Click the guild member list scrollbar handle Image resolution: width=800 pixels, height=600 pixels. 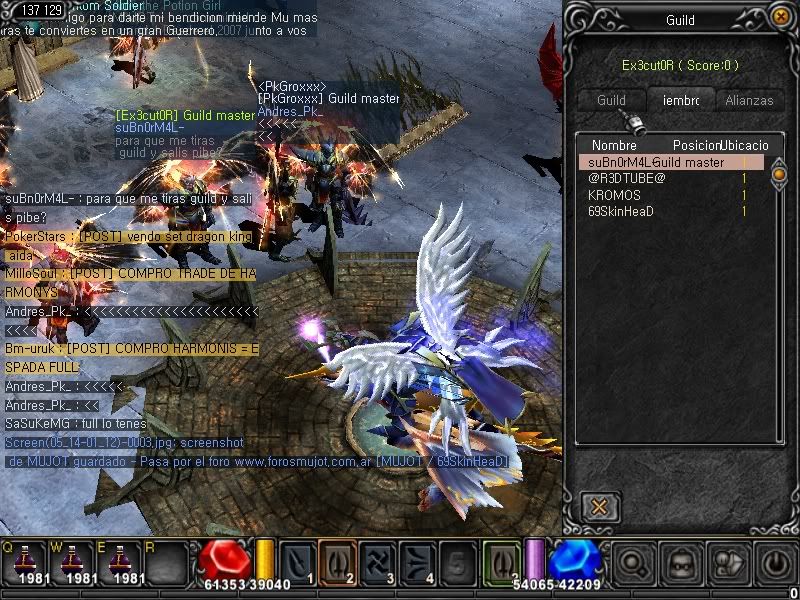779,176
